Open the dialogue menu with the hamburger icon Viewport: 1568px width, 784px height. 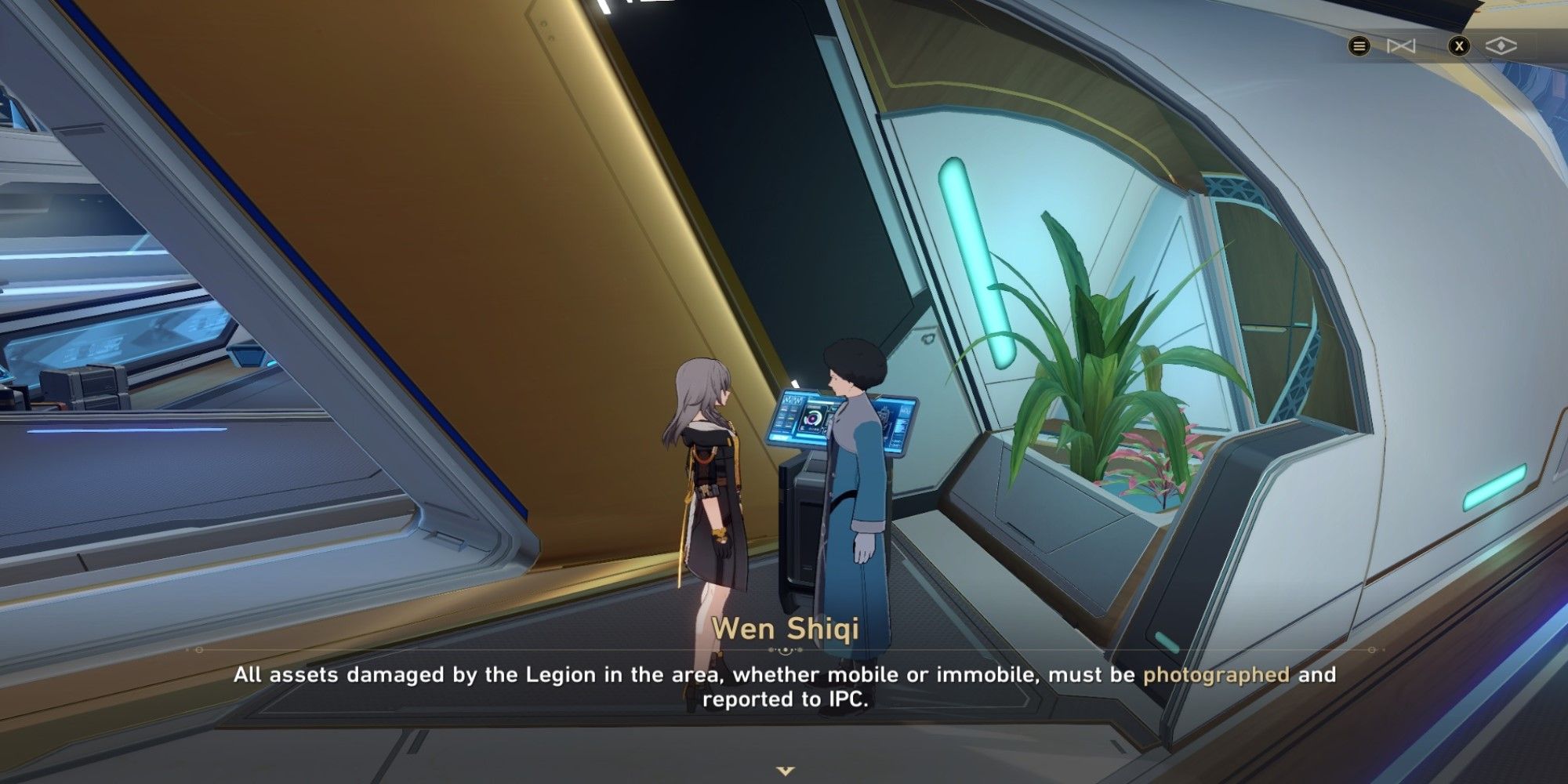[1359, 45]
